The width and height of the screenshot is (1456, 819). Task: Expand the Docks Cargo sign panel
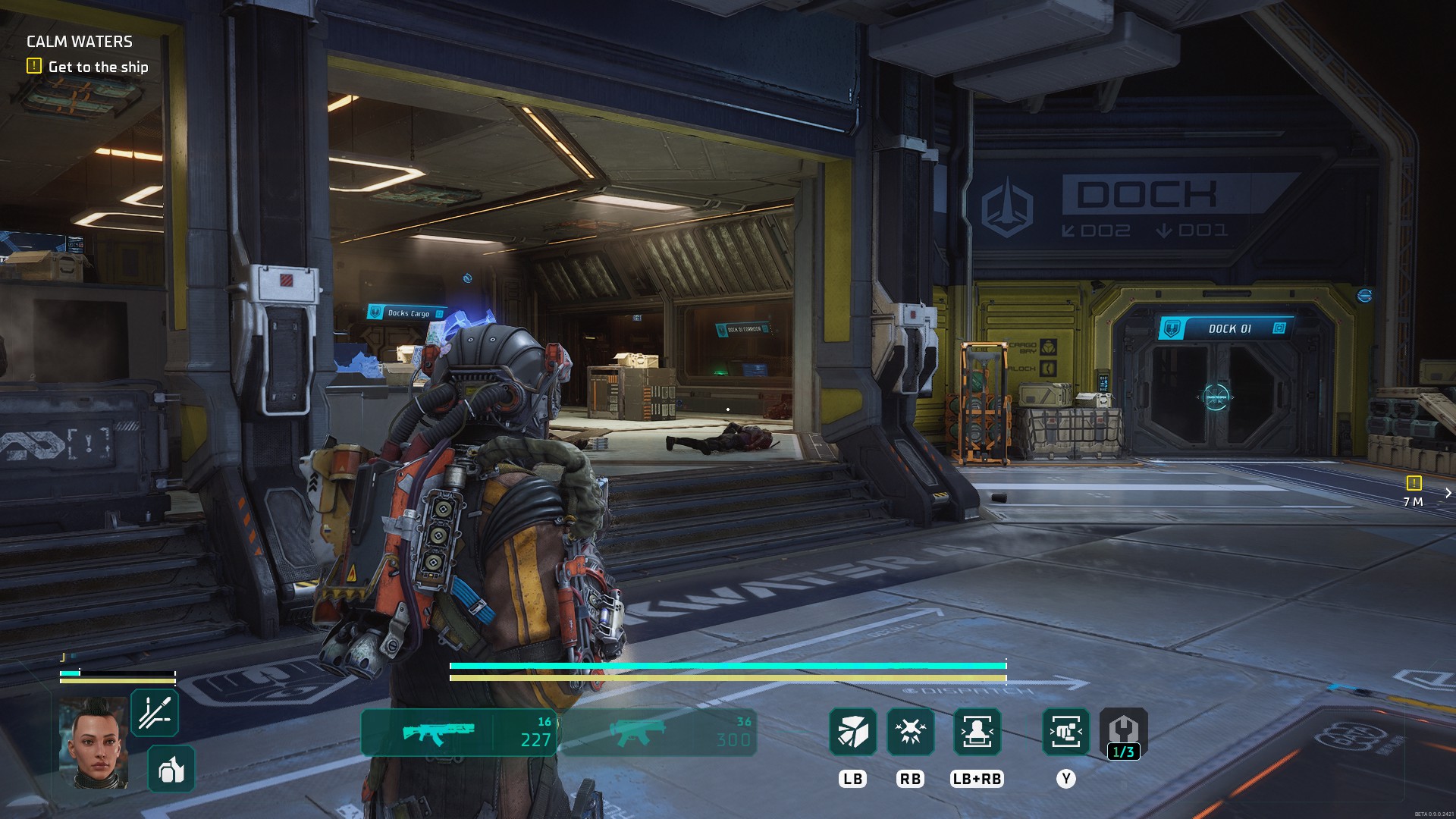[x=404, y=312]
